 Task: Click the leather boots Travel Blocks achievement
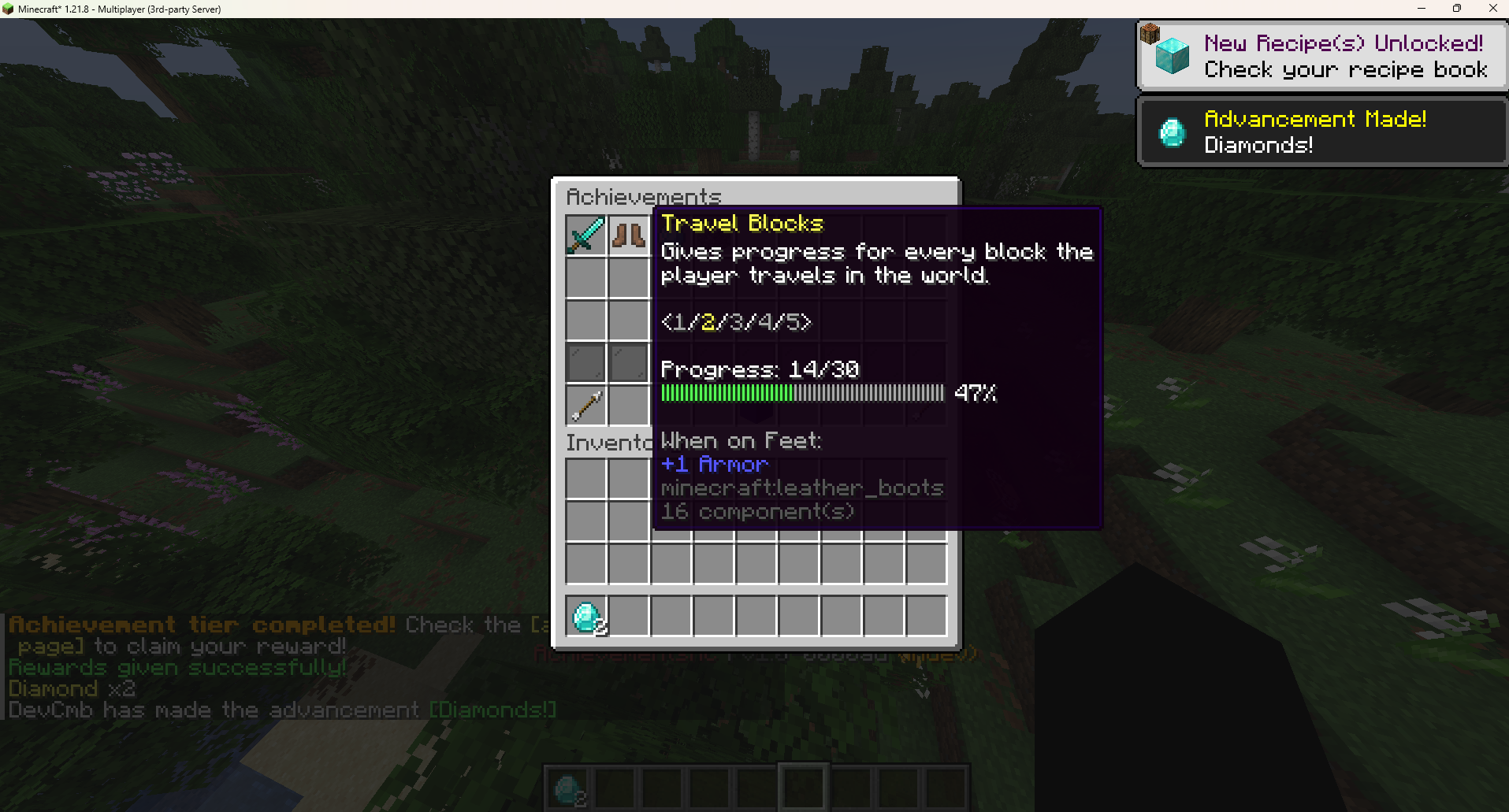[x=628, y=235]
